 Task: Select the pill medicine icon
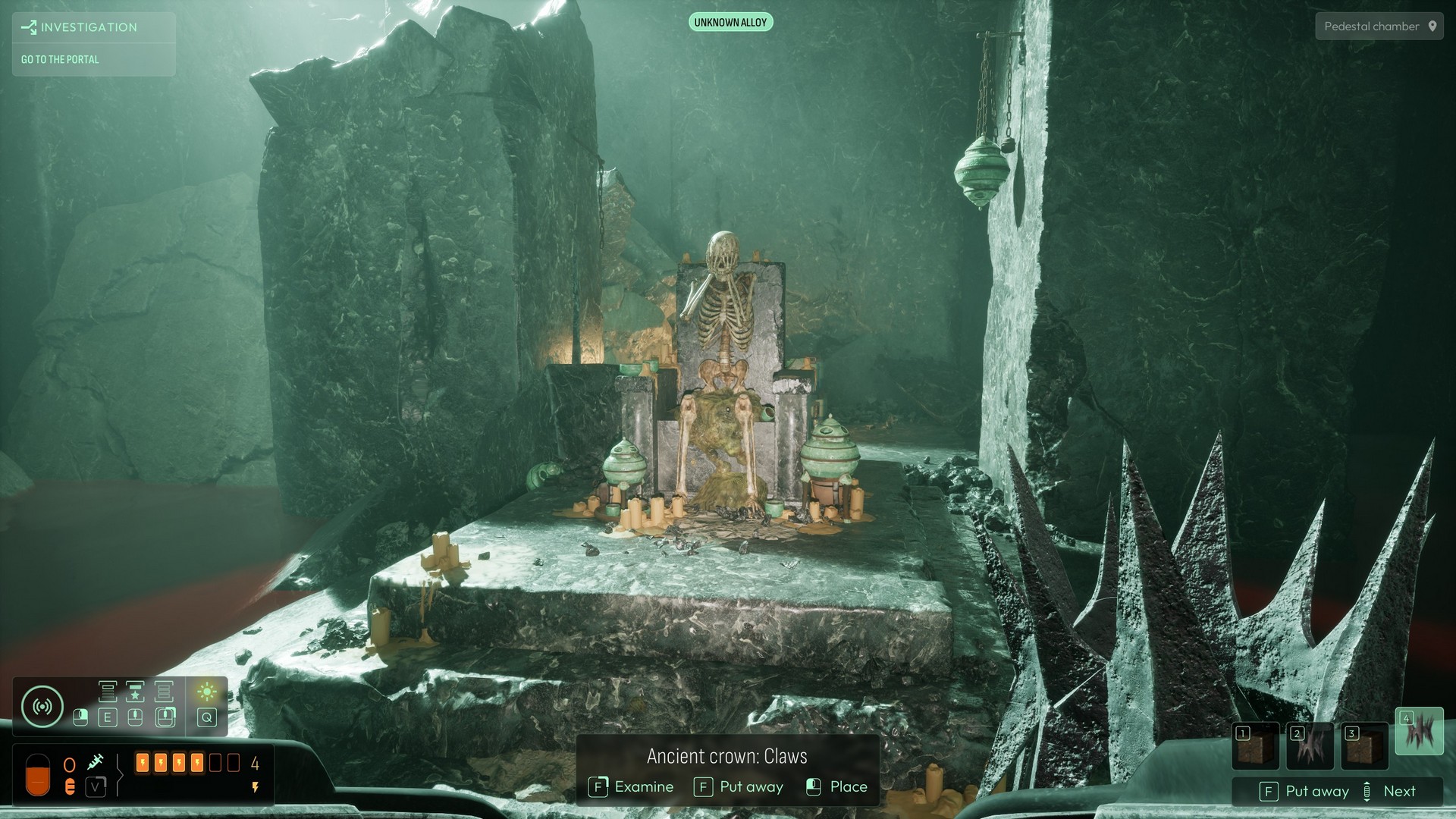pos(70,786)
